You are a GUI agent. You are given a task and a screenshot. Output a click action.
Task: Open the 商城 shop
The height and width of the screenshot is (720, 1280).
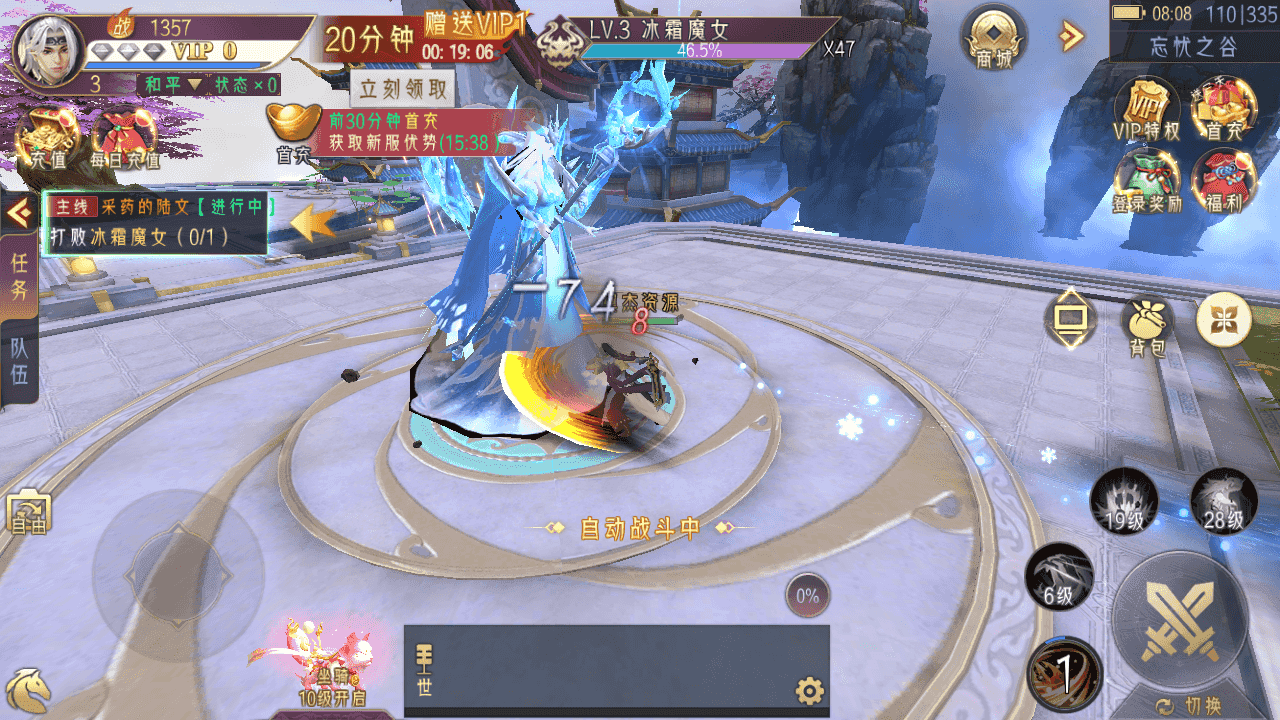(x=994, y=40)
